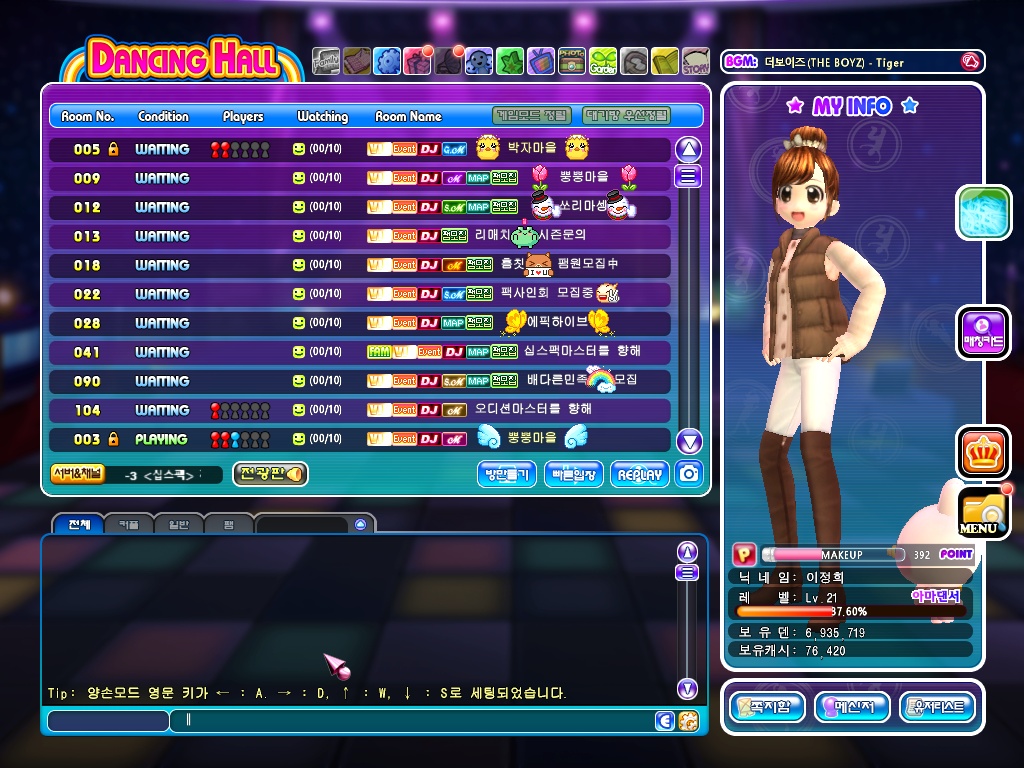
Task: Use the 빠른입장 quick join button
Action: 574,475
